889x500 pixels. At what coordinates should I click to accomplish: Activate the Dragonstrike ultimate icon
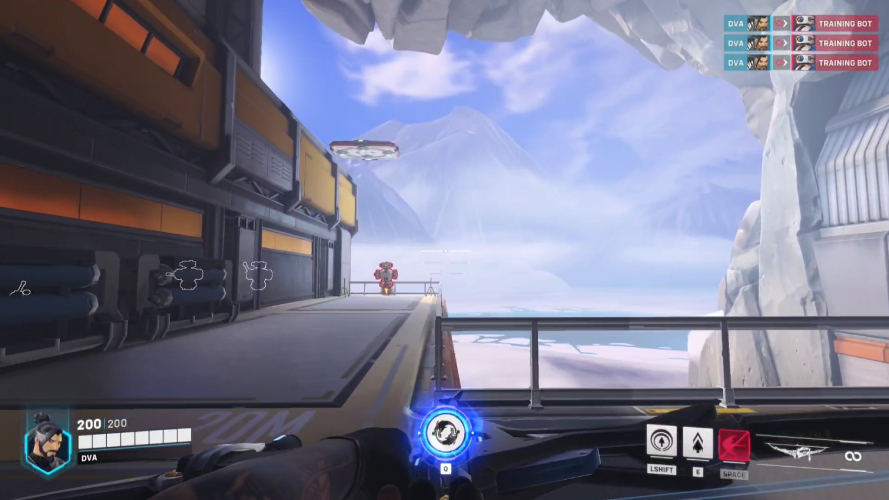(x=443, y=431)
